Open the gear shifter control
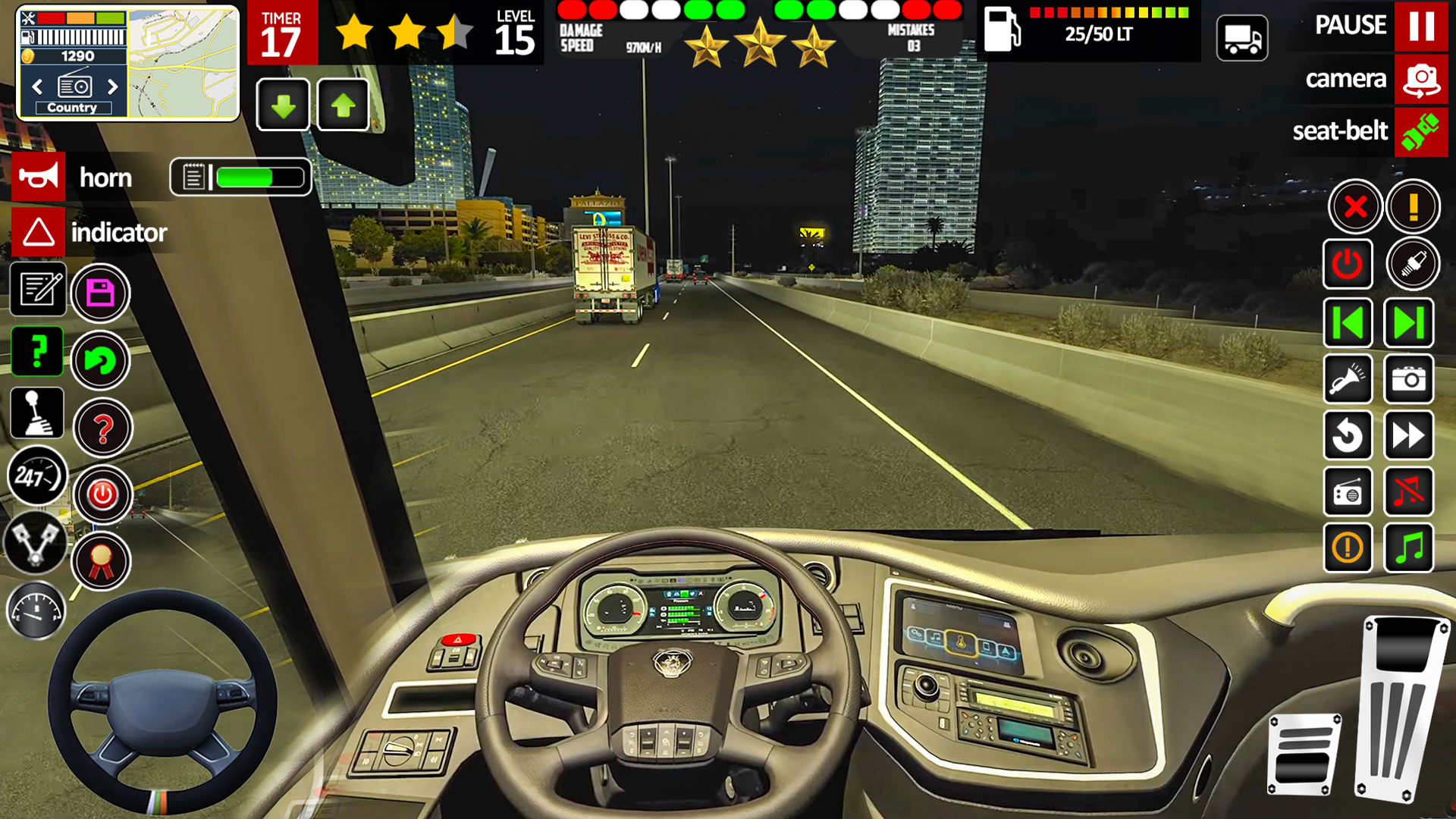 click(36, 413)
